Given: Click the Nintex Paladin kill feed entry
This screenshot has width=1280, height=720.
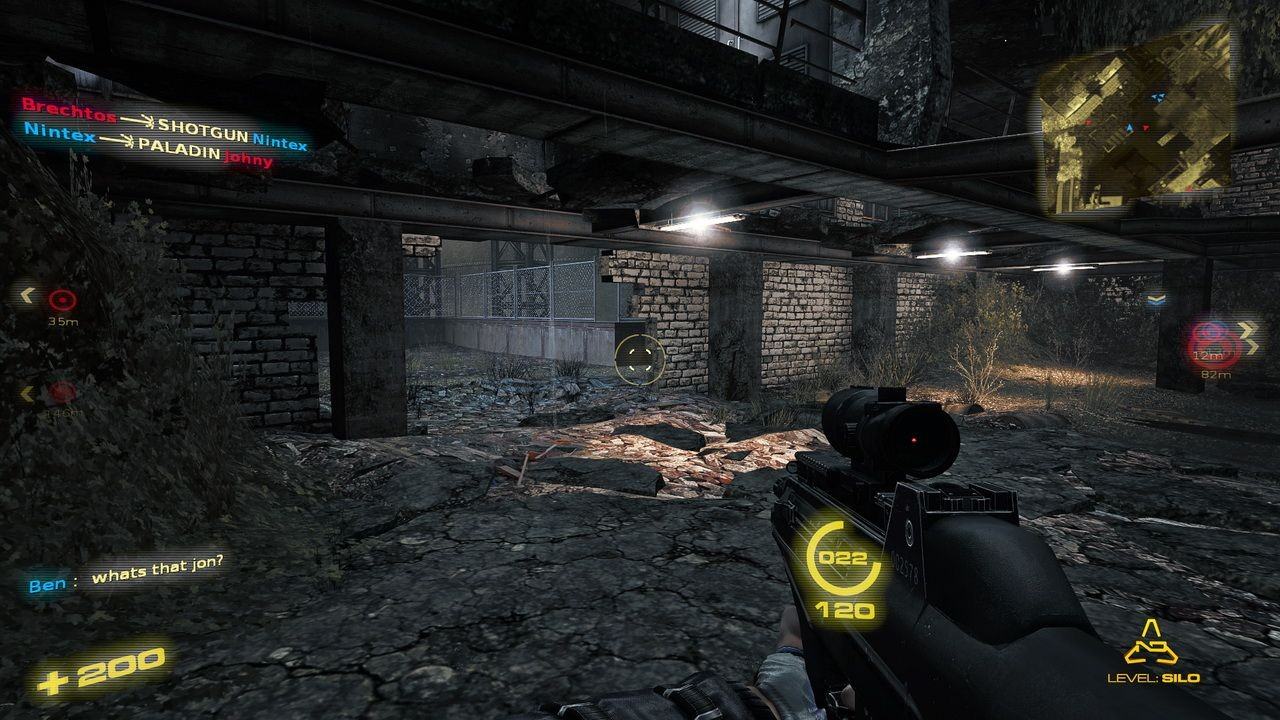Looking at the screenshot, I should tap(150, 144).
